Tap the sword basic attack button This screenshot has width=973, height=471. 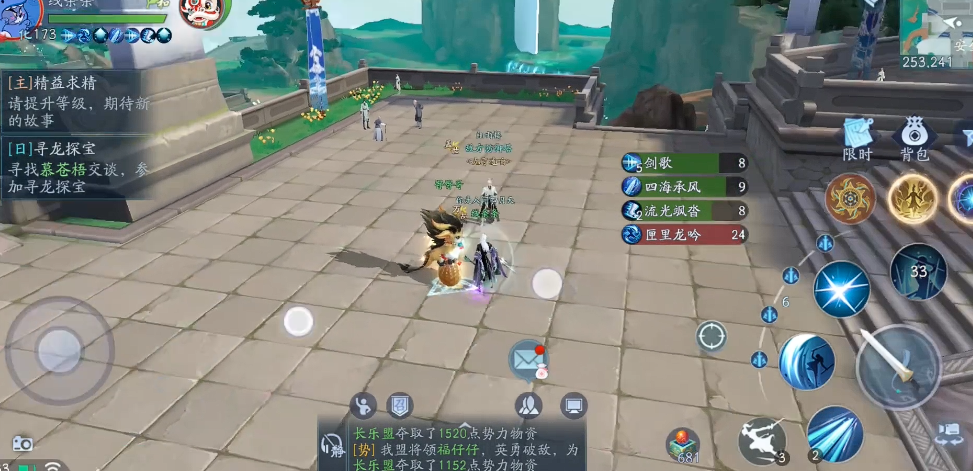[897, 367]
